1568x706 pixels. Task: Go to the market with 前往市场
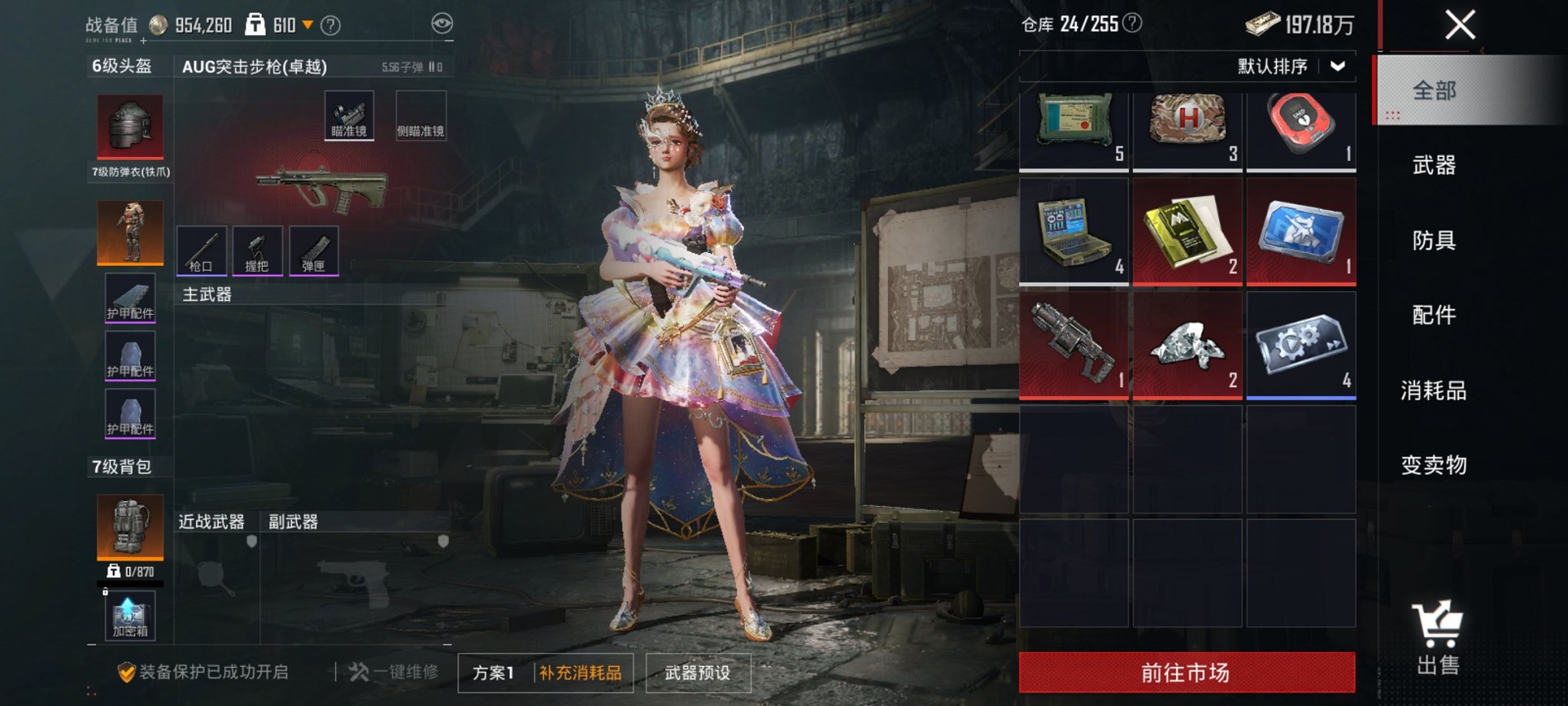1186,672
